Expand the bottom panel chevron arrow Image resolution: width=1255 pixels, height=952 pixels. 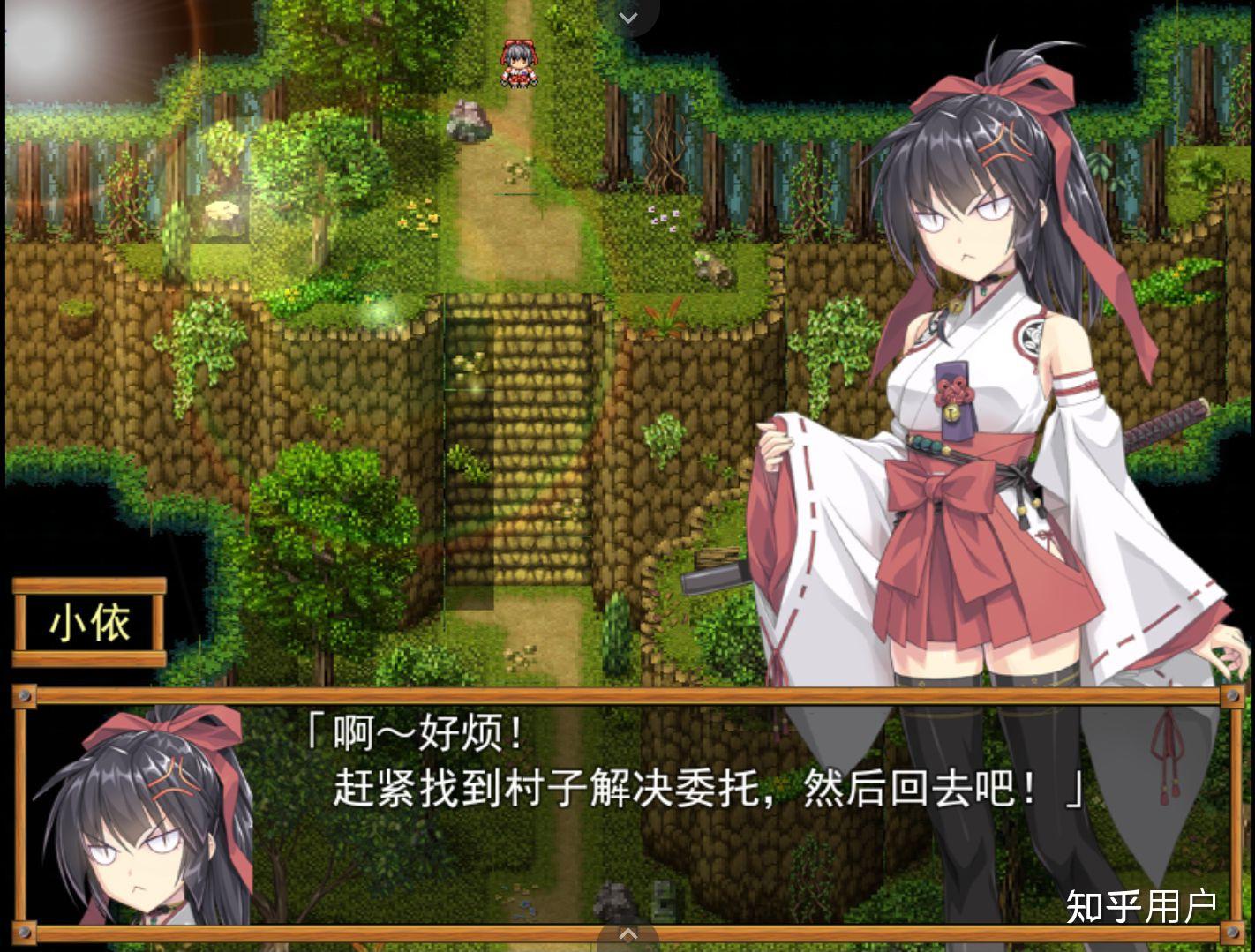(x=627, y=933)
